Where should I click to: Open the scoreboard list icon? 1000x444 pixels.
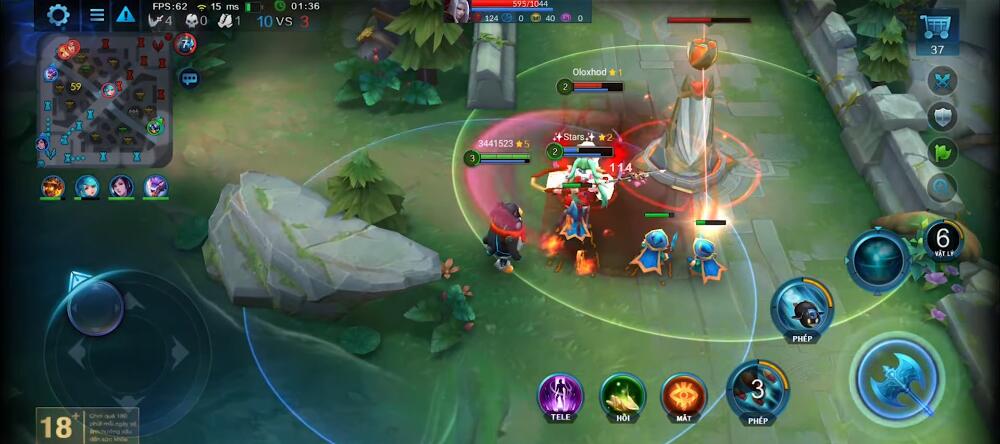point(96,14)
